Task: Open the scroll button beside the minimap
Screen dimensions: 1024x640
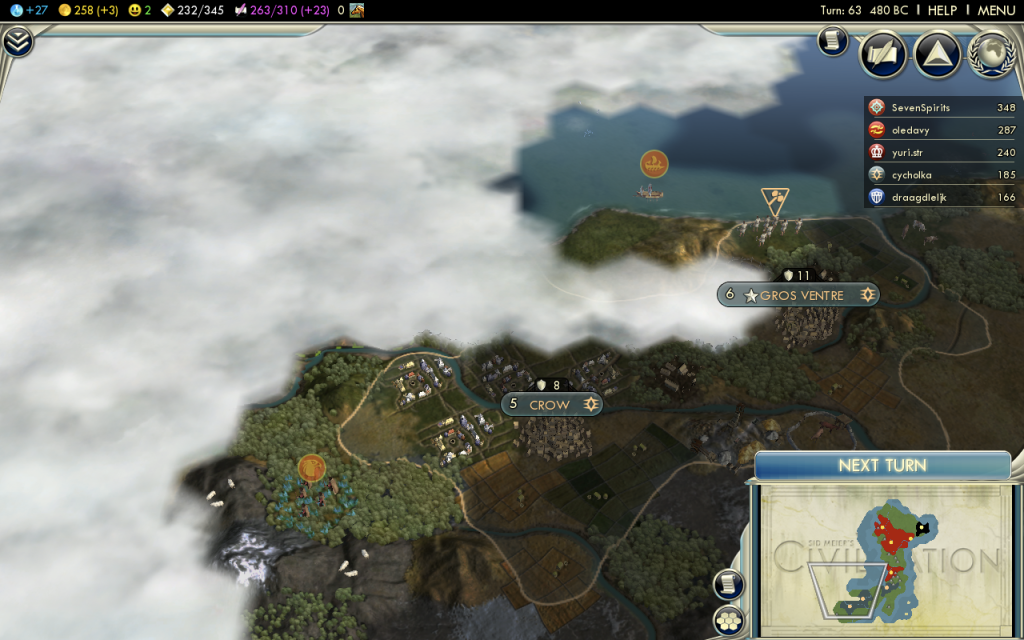Action: (729, 584)
